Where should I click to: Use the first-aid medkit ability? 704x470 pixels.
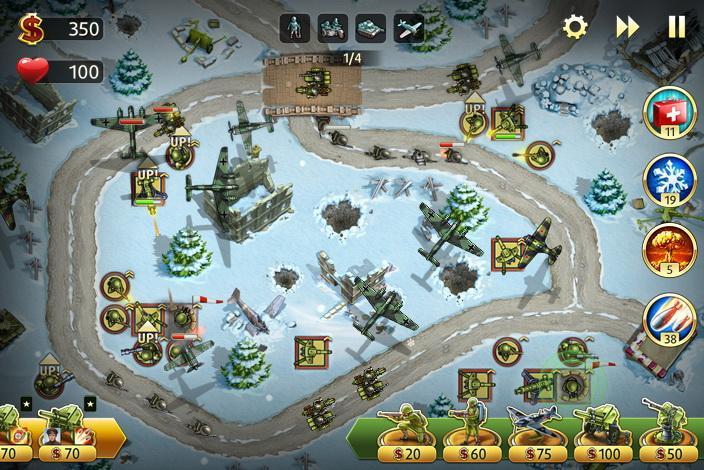(669, 110)
